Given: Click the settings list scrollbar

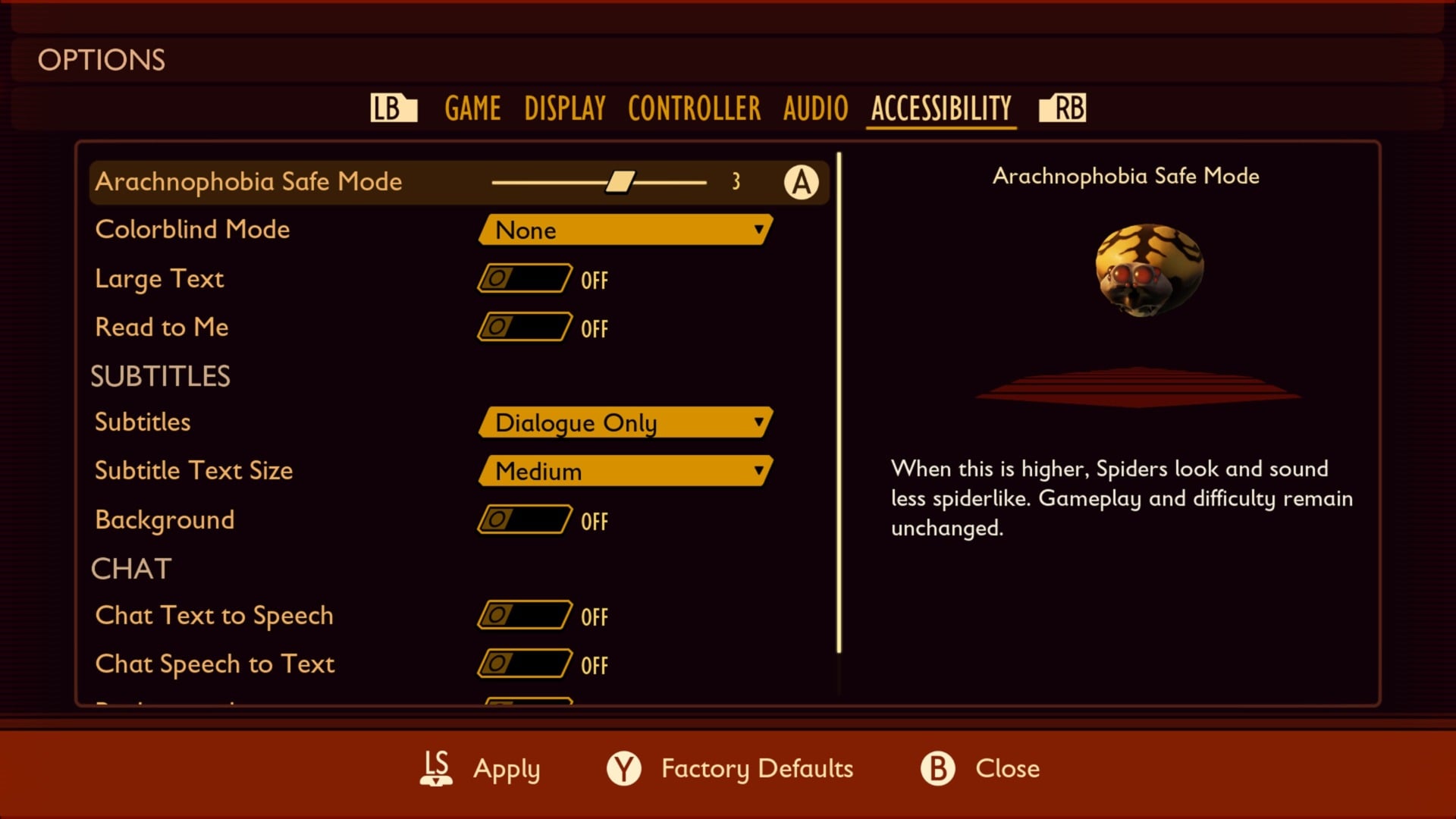Looking at the screenshot, I should [x=839, y=402].
